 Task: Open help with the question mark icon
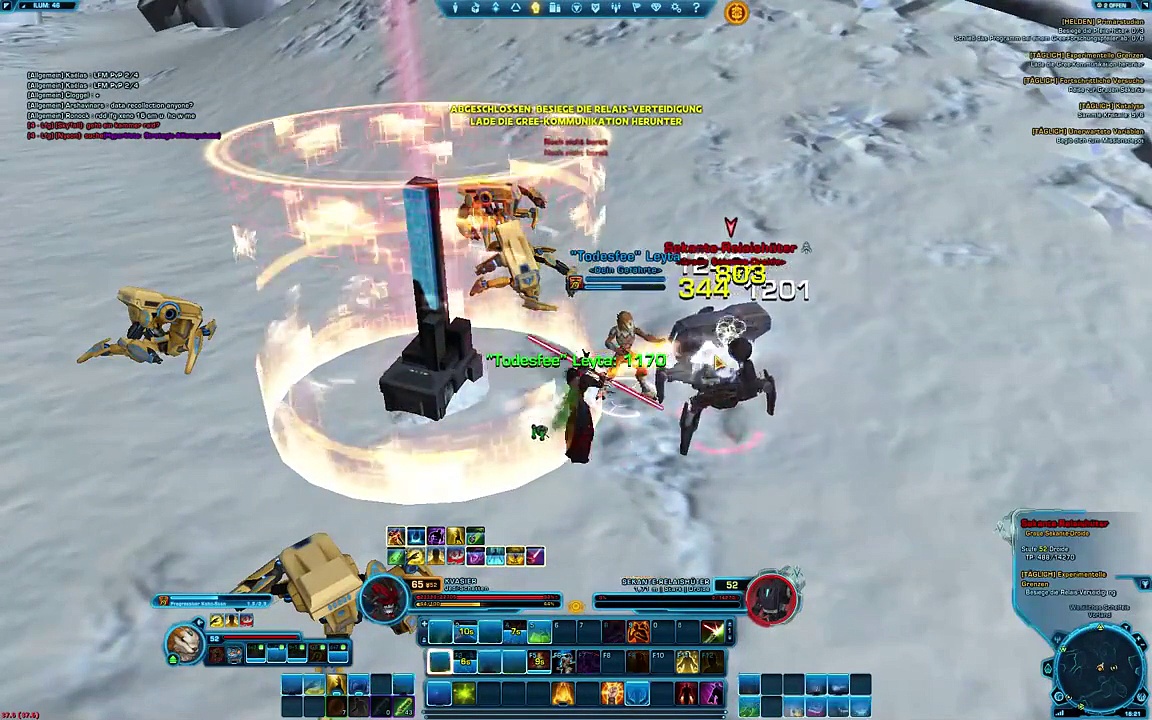tap(696, 8)
